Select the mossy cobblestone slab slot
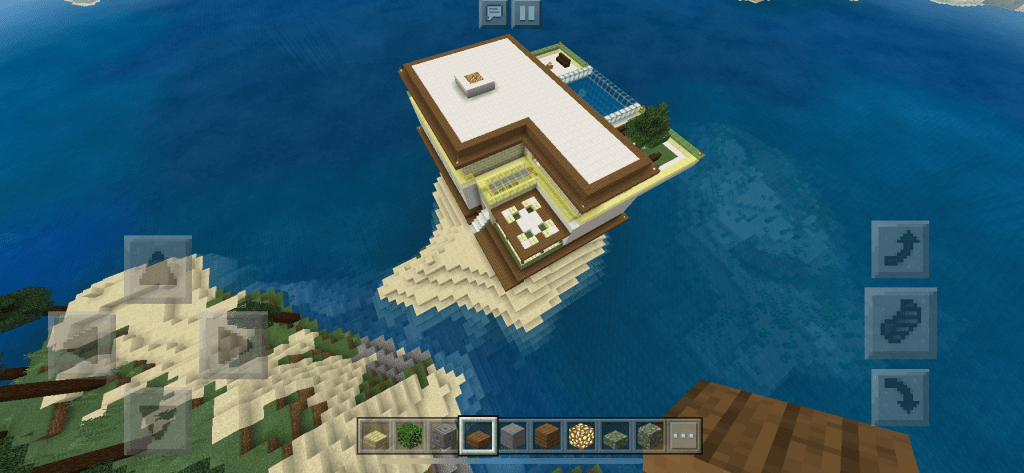The height and width of the screenshot is (473, 1024). pos(615,436)
